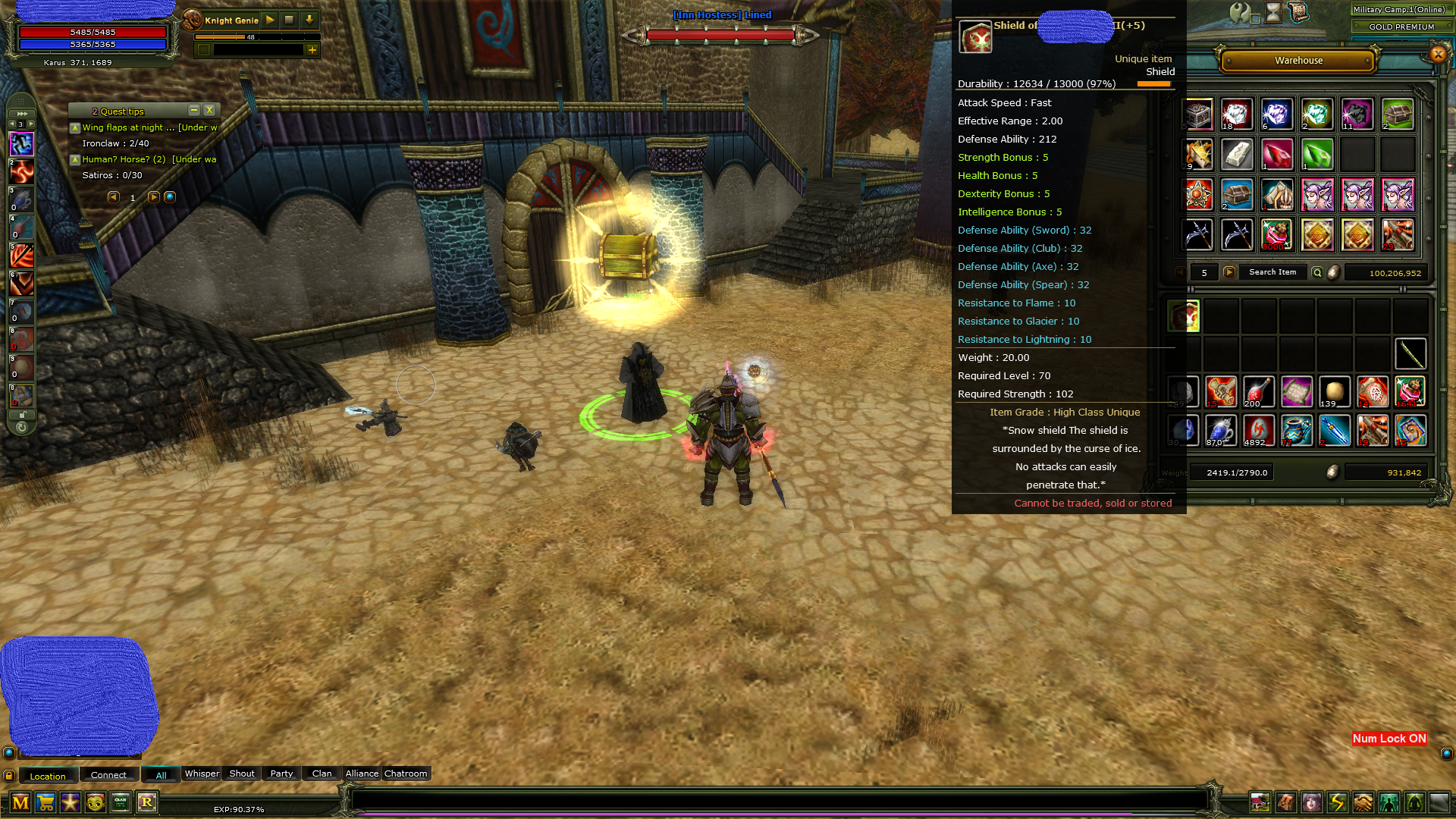Open the lightning bolt skills icon
Image resolution: width=1456 pixels, height=819 pixels.
[x=1337, y=802]
